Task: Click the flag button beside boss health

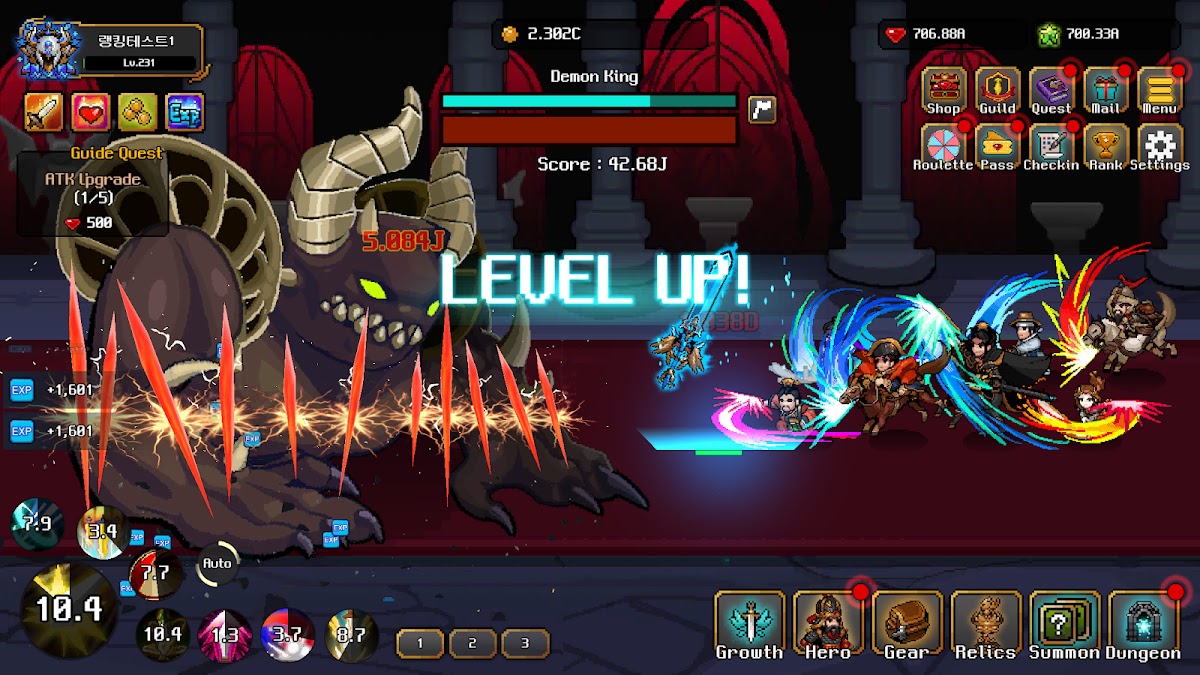Action: click(762, 109)
